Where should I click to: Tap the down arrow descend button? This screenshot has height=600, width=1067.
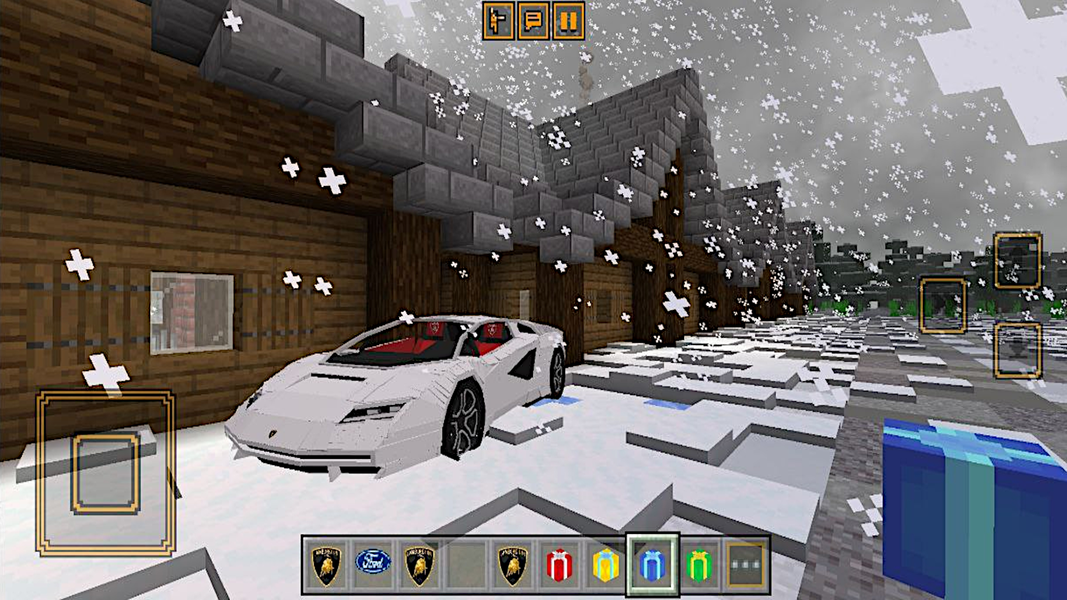(1017, 351)
